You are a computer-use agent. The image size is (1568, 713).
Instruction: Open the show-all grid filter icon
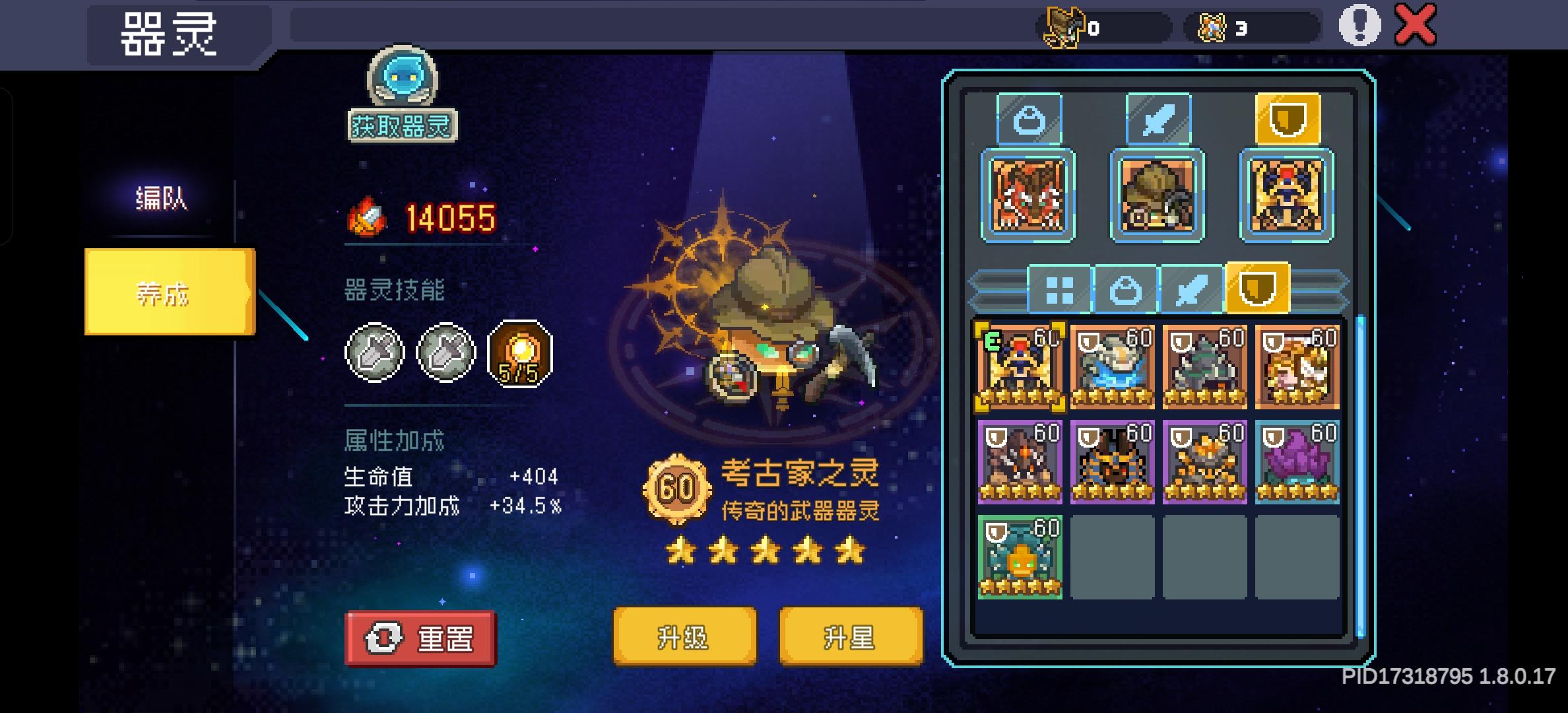(x=1061, y=289)
